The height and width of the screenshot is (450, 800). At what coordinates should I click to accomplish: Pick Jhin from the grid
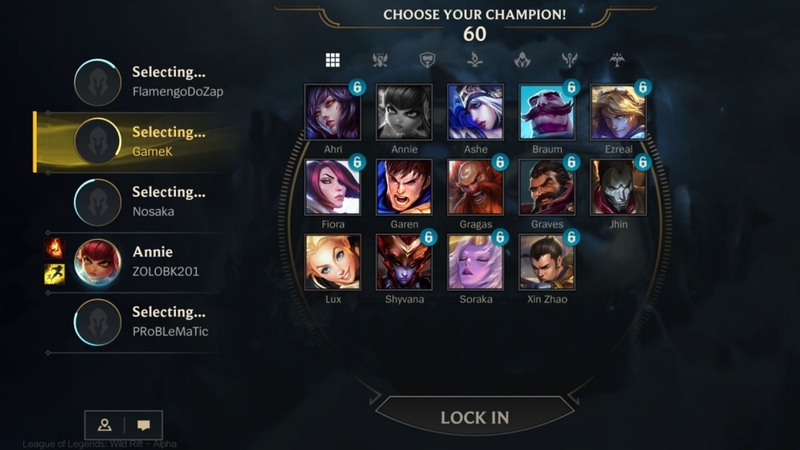point(618,187)
